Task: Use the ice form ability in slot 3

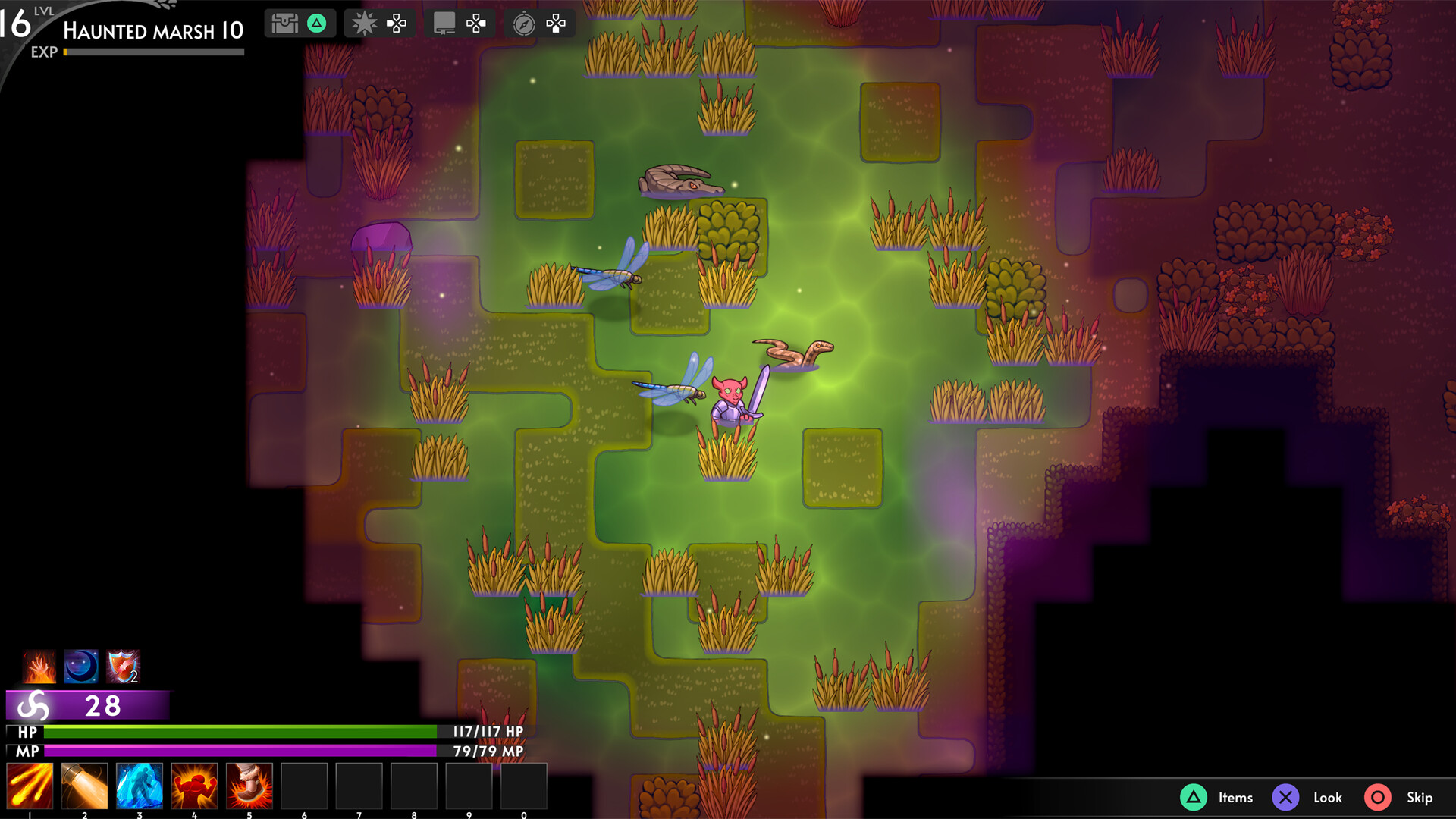Action: 140,786
